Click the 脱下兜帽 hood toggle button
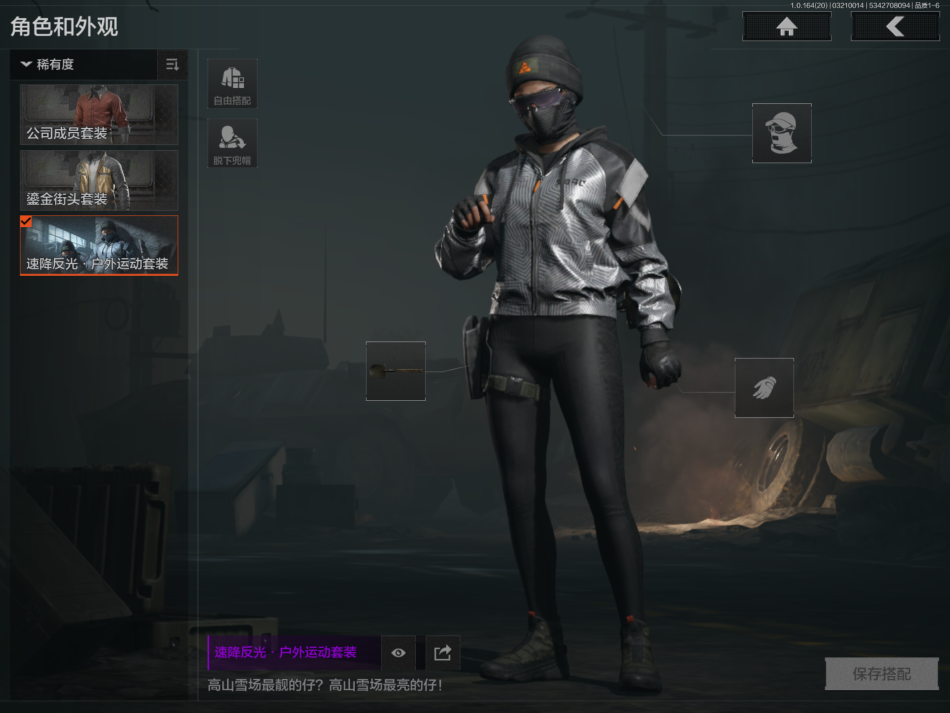Viewport: 950px width, 713px height. pos(232,143)
